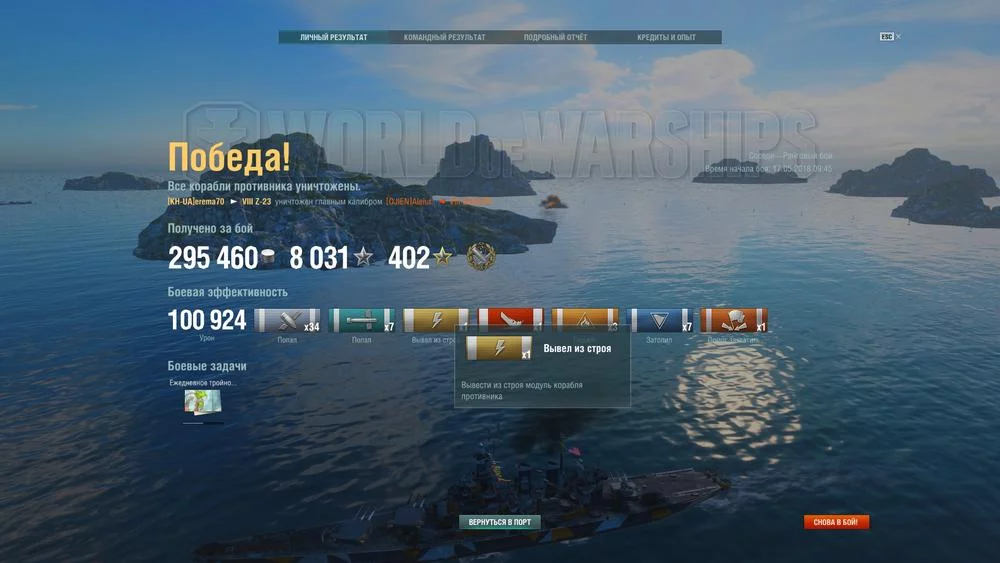Select the yellow lightning bolt ribbon under Боевая эффективность
1000x563 pixels.
point(435,319)
